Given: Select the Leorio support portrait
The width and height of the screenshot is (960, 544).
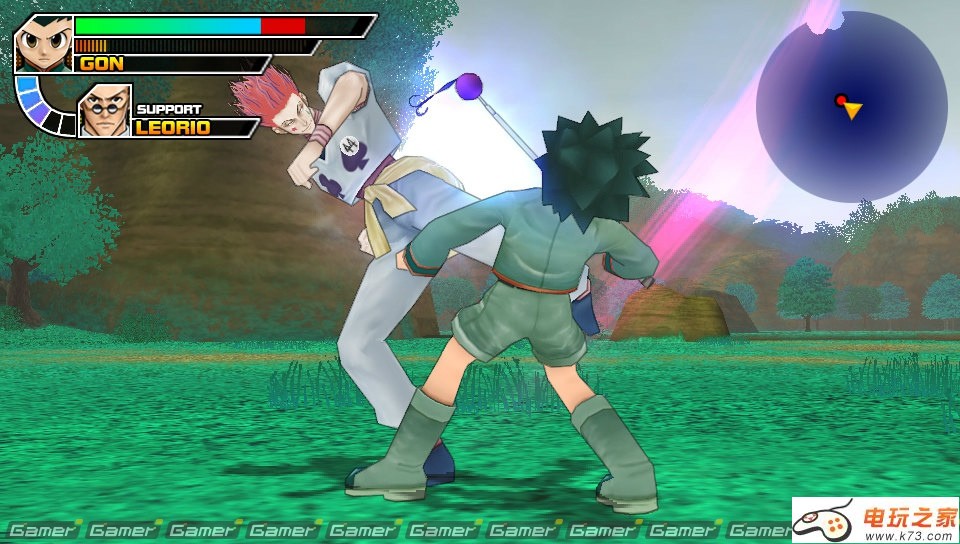Looking at the screenshot, I should [x=104, y=111].
